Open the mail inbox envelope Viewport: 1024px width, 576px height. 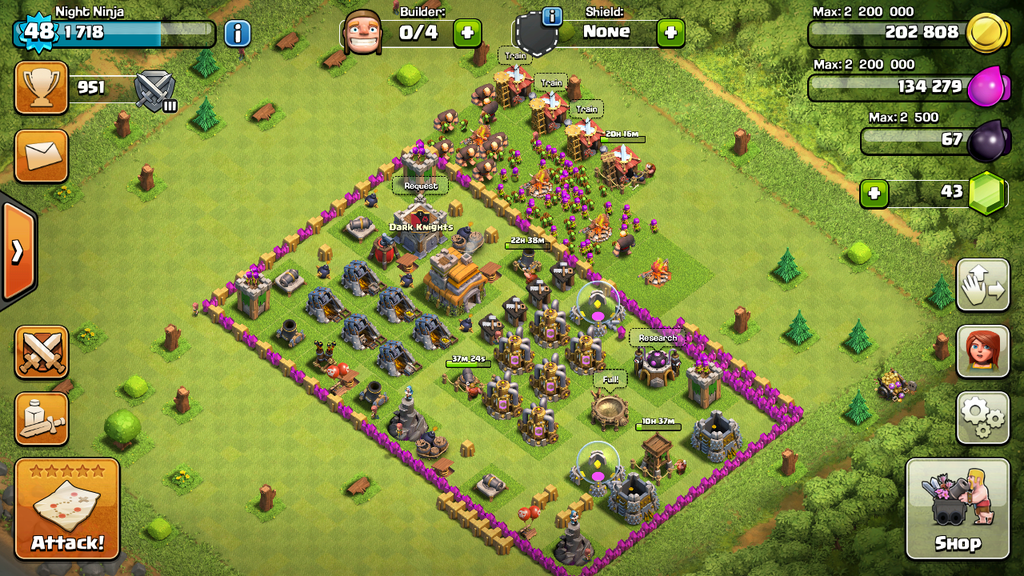pos(42,156)
